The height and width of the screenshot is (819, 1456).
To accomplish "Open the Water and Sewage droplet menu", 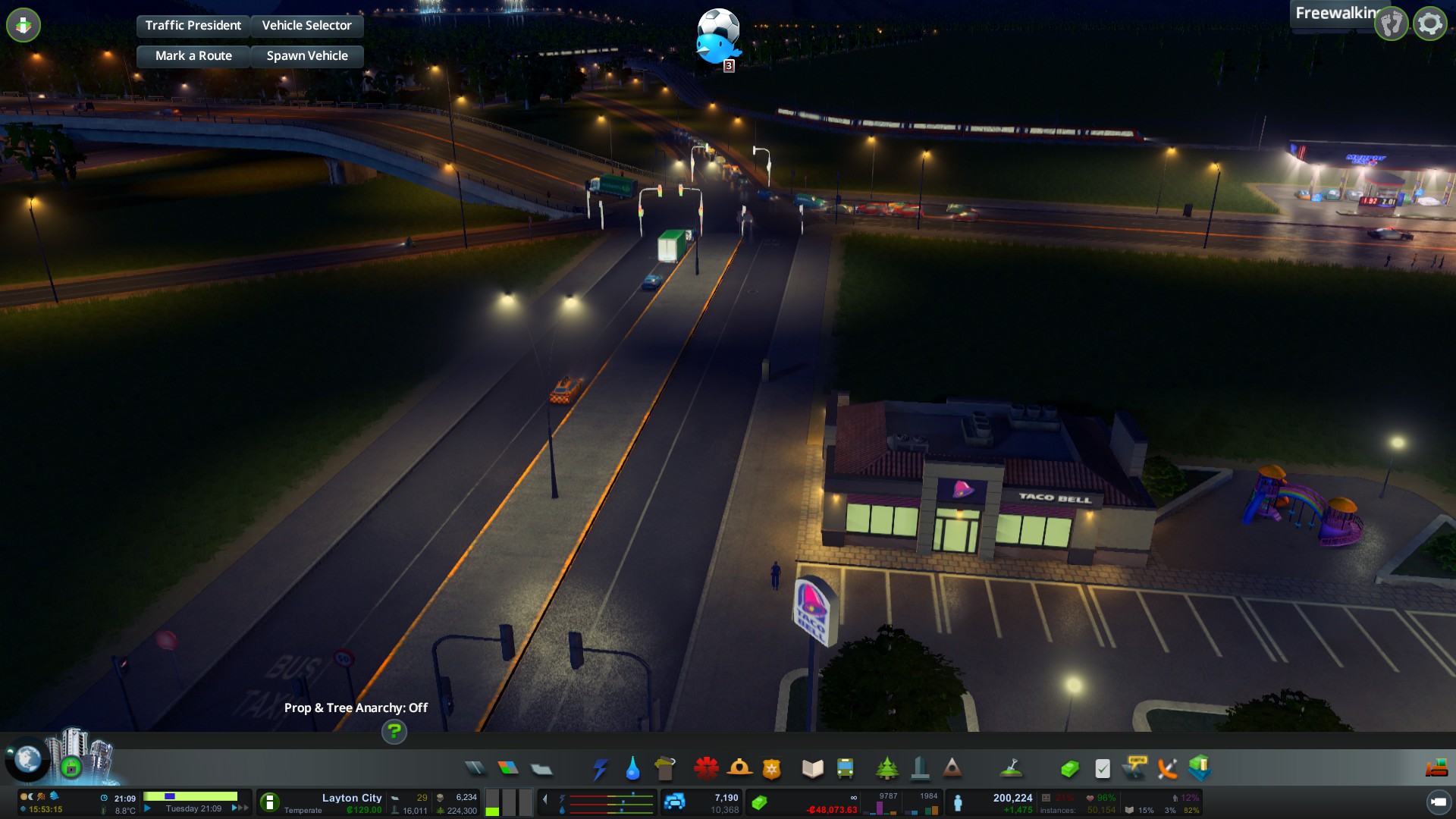I will (632, 769).
